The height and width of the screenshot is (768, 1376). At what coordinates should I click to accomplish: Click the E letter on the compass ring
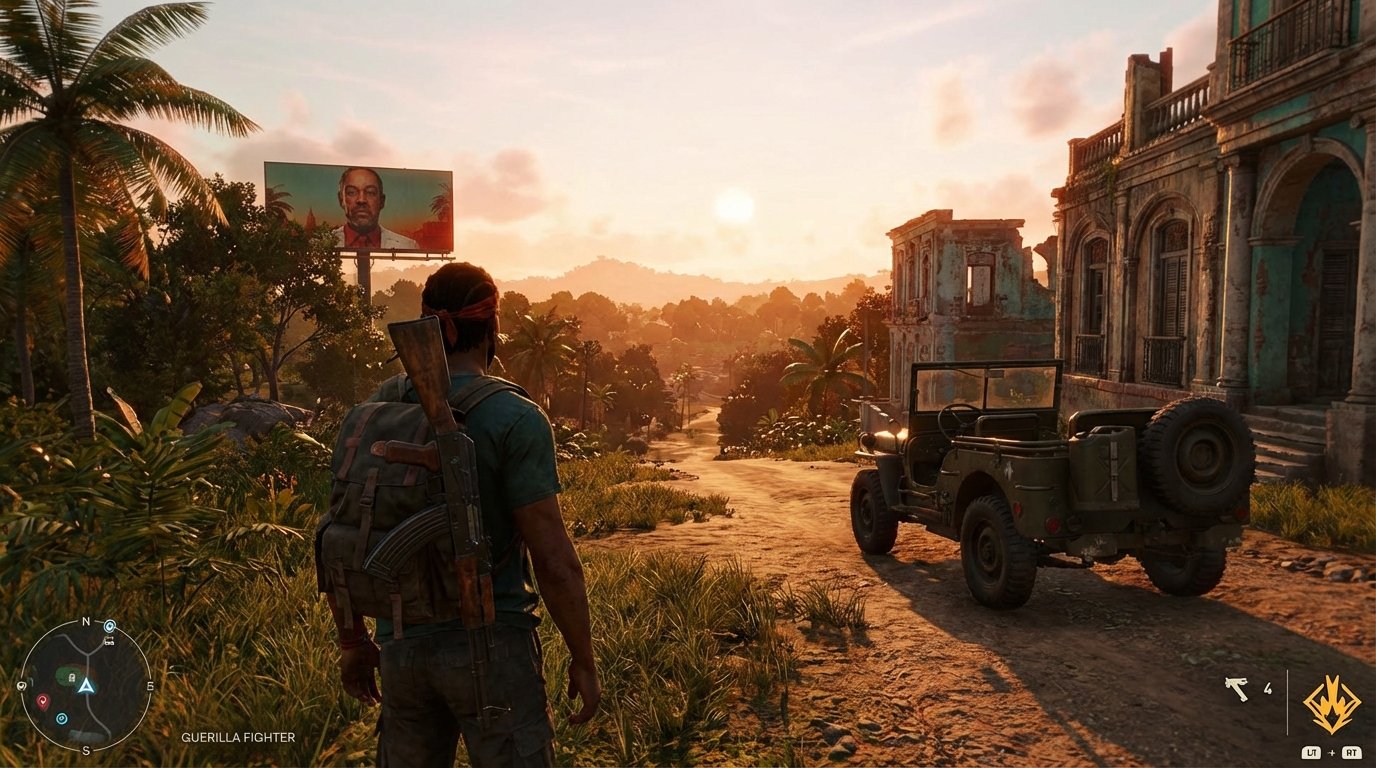pos(151,687)
